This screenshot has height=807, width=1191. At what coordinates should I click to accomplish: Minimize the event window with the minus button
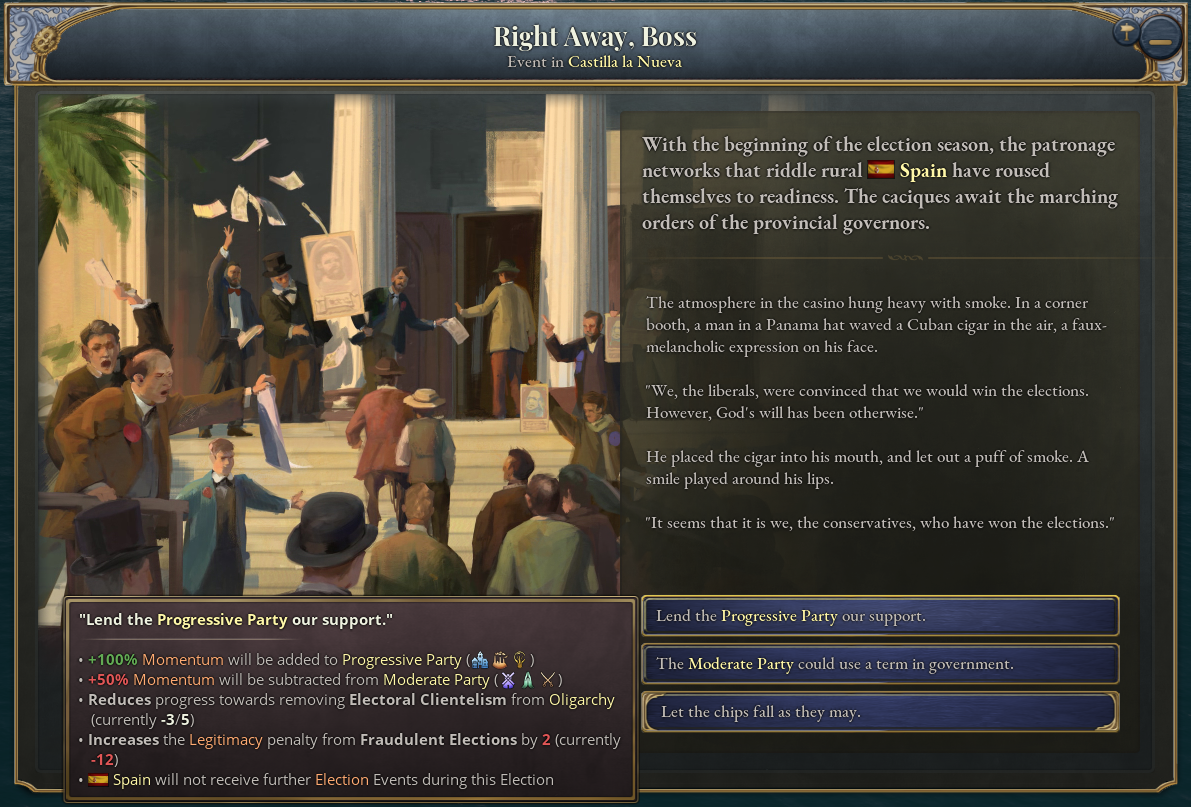tap(1160, 42)
